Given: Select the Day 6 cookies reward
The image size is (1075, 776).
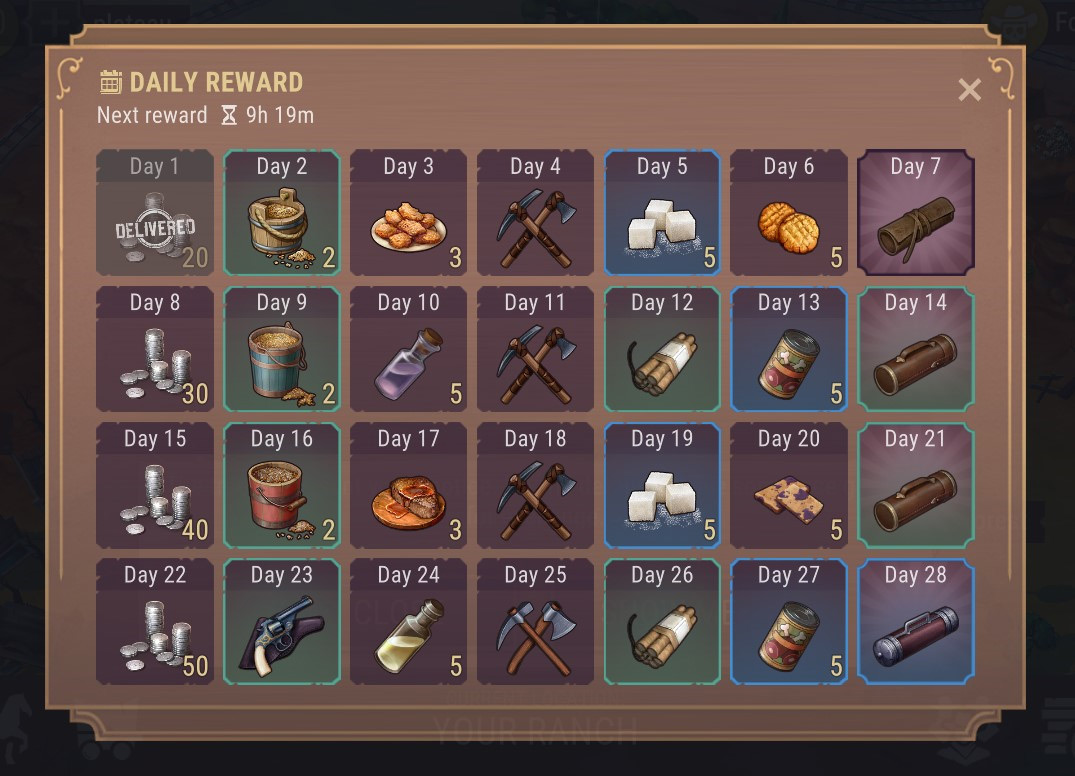Looking at the screenshot, I should coord(789,213).
